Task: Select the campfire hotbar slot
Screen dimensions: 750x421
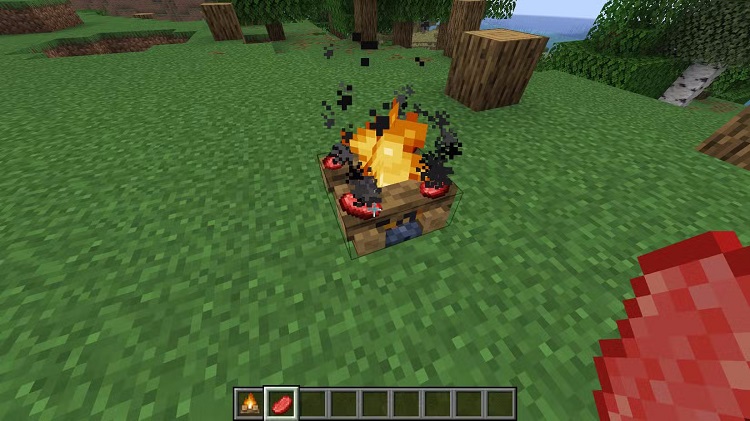Action: [249, 404]
